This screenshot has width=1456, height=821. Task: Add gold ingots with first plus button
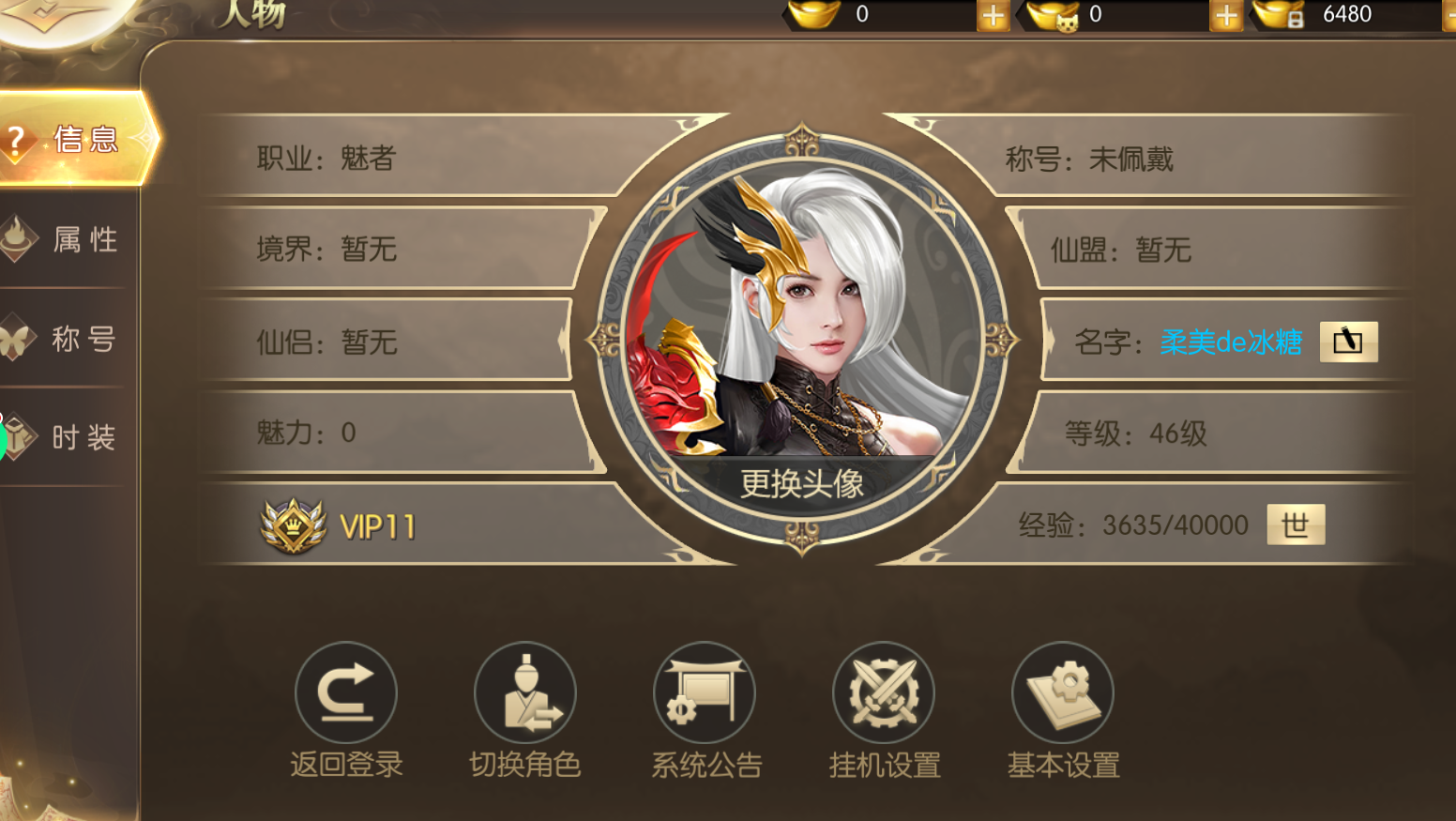tap(993, 15)
